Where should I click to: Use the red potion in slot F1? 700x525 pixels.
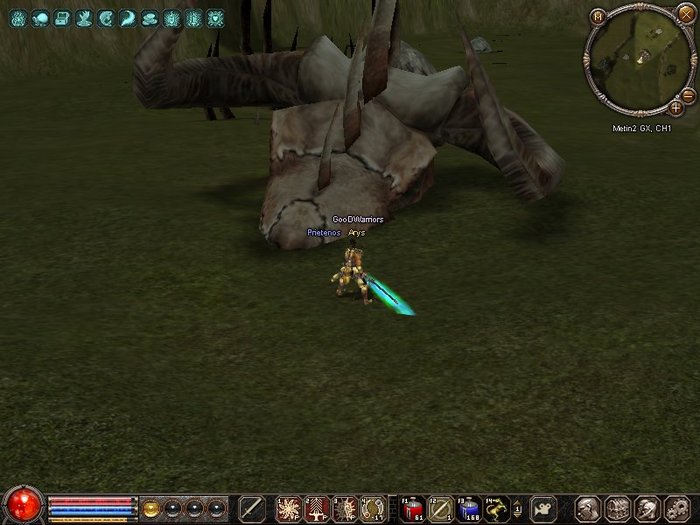(x=412, y=509)
